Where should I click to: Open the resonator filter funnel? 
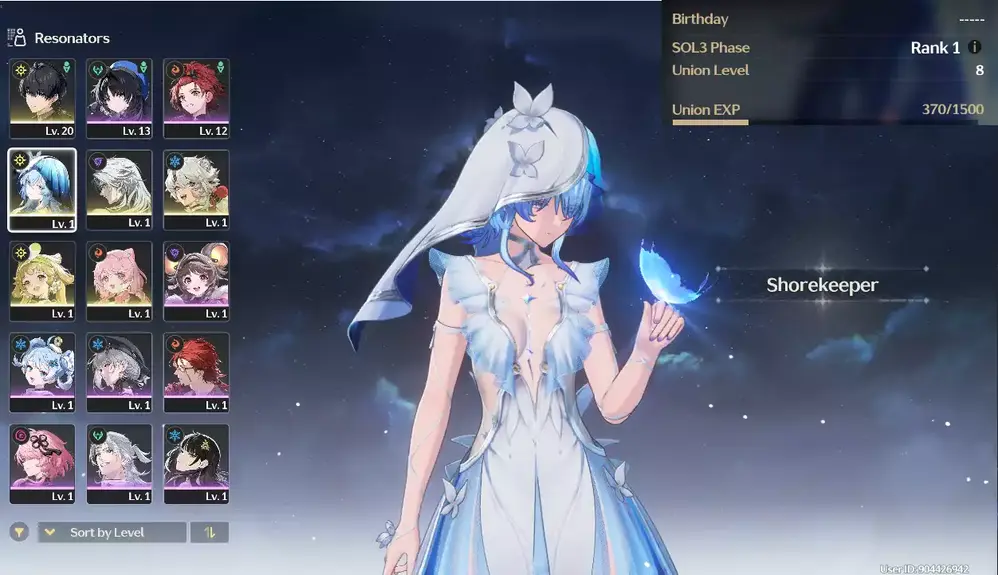pyautogui.click(x=18, y=533)
